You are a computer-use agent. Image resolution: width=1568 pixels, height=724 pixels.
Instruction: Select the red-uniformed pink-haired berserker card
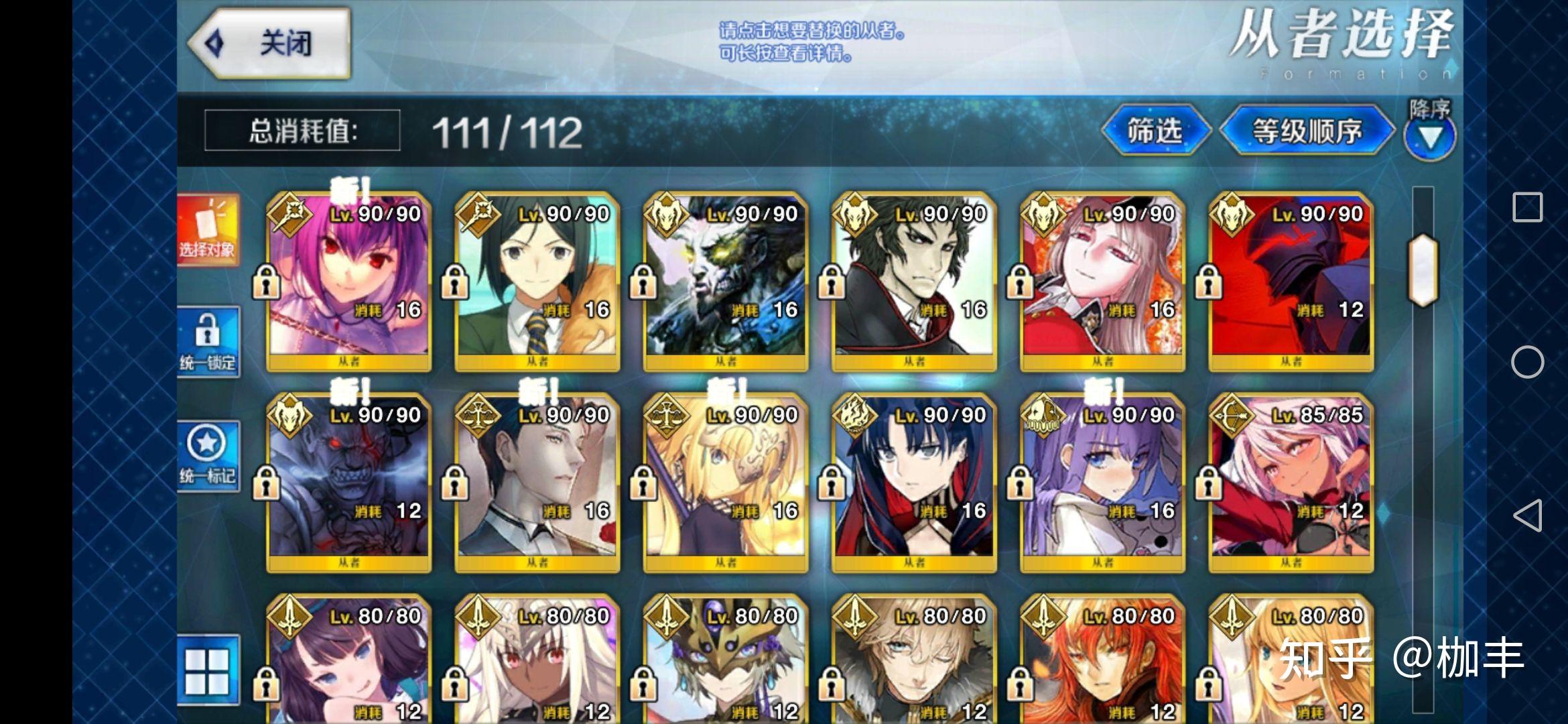1102,282
